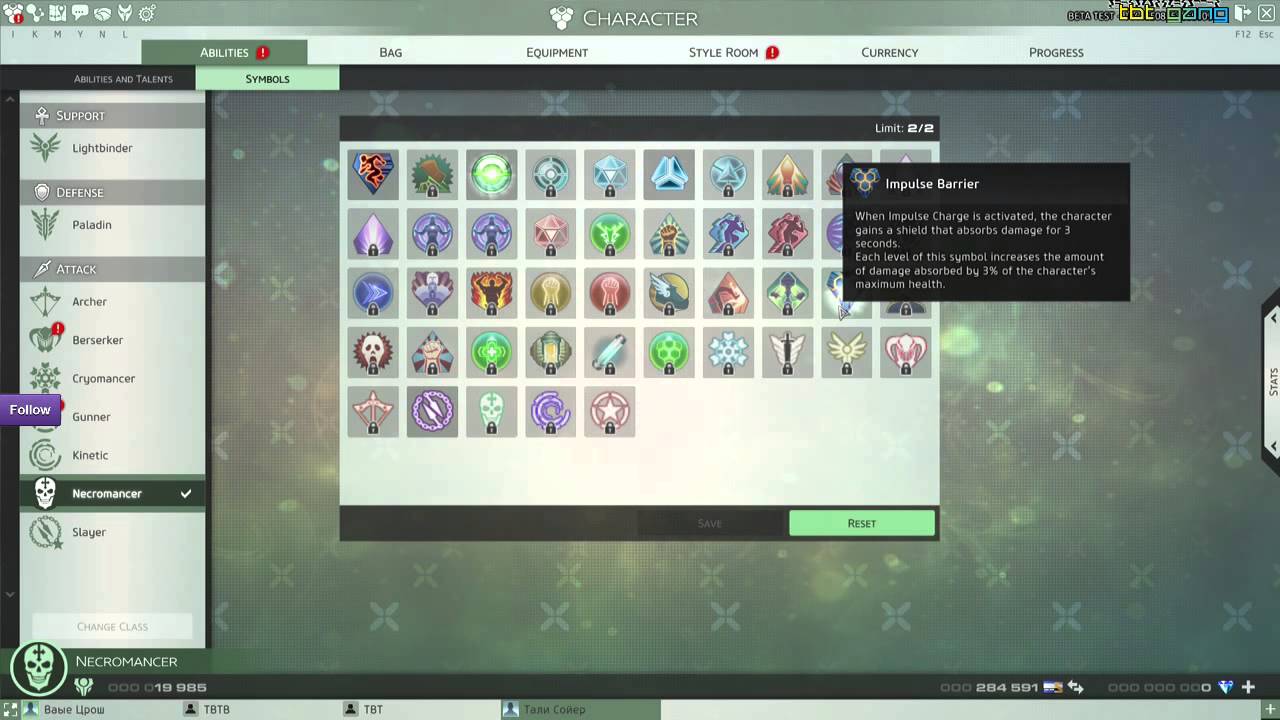
Task: Open the Symbols tab
Action: [267, 78]
